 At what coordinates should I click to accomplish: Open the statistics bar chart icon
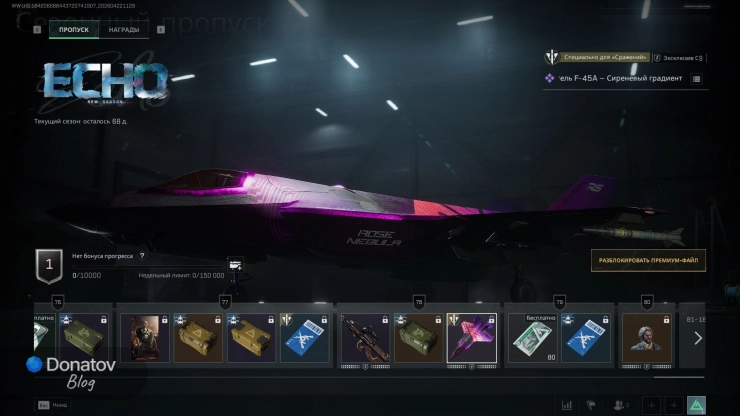568,405
